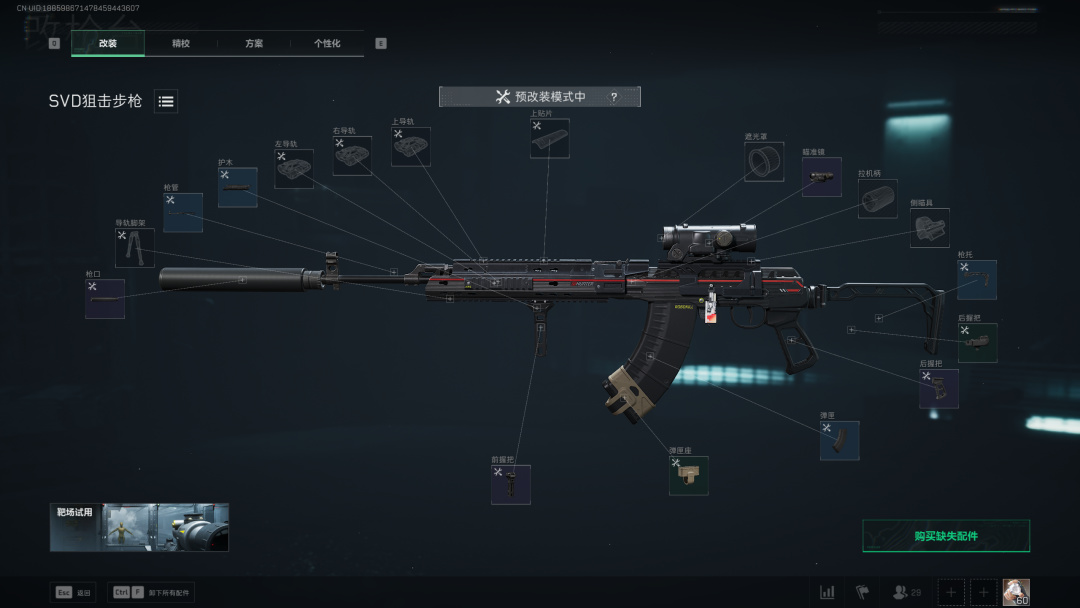
Task: Open the 上贴片 top patch slot
Action: [550, 139]
